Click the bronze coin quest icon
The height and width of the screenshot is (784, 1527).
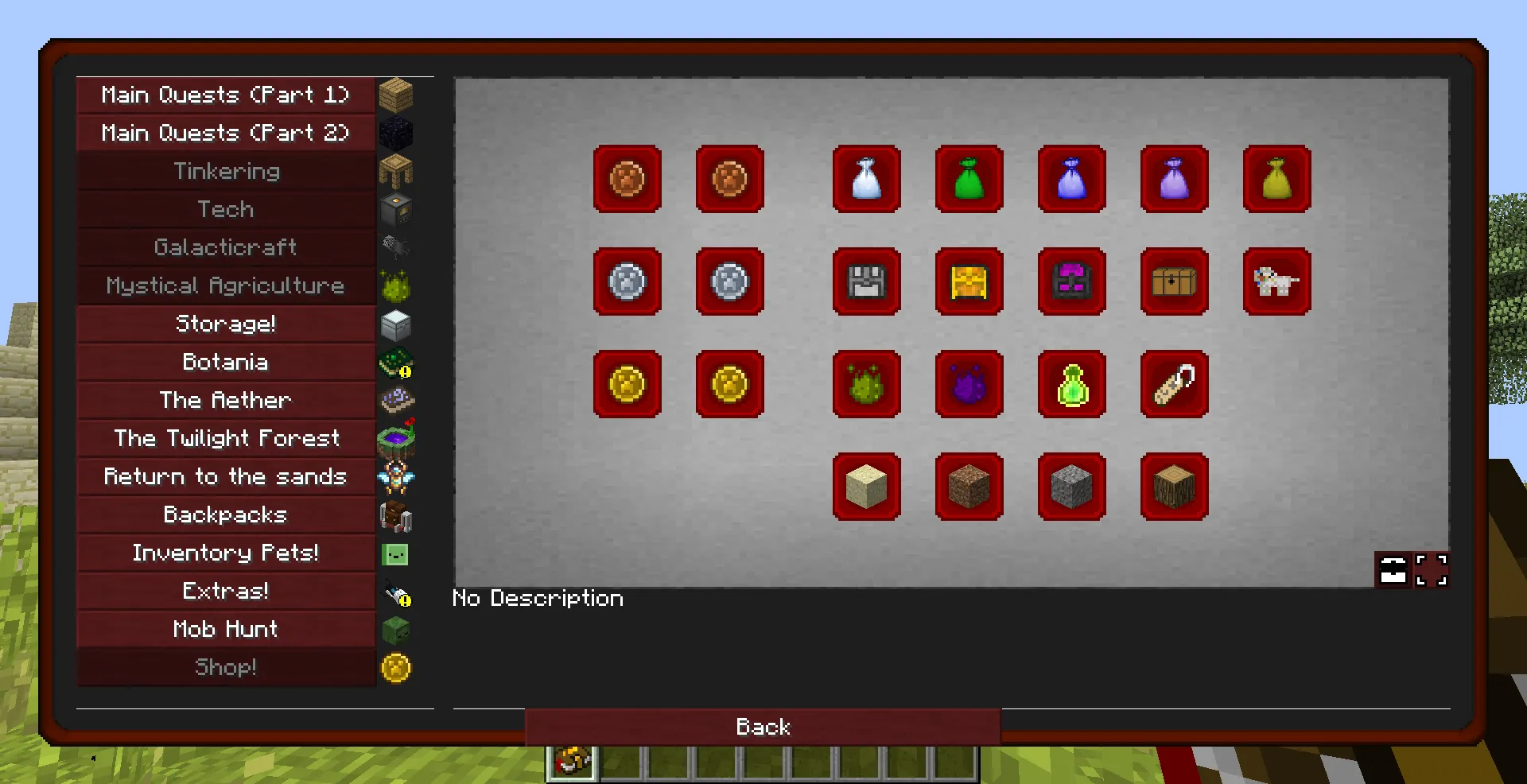click(628, 180)
